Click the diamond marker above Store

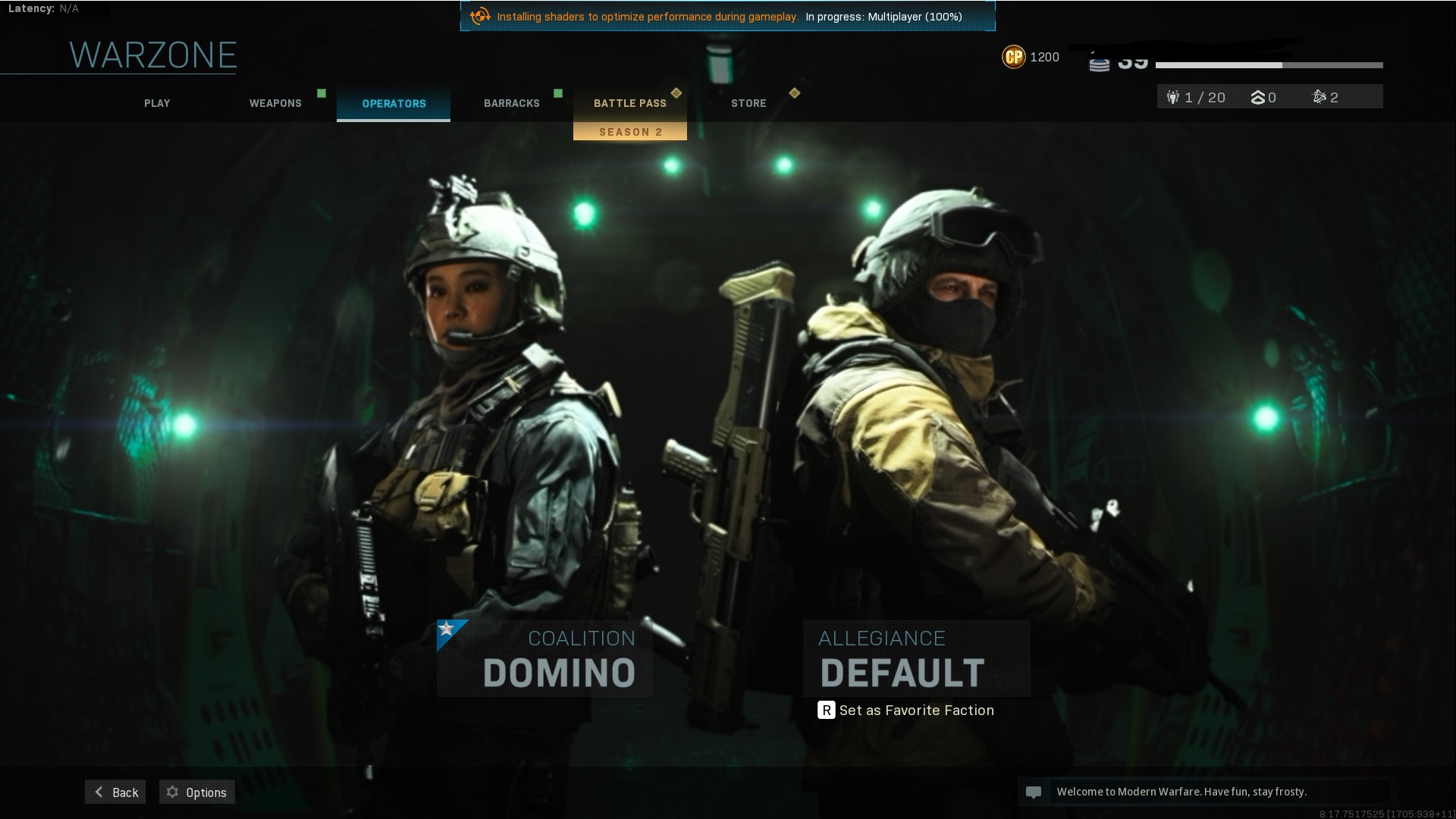coord(795,93)
